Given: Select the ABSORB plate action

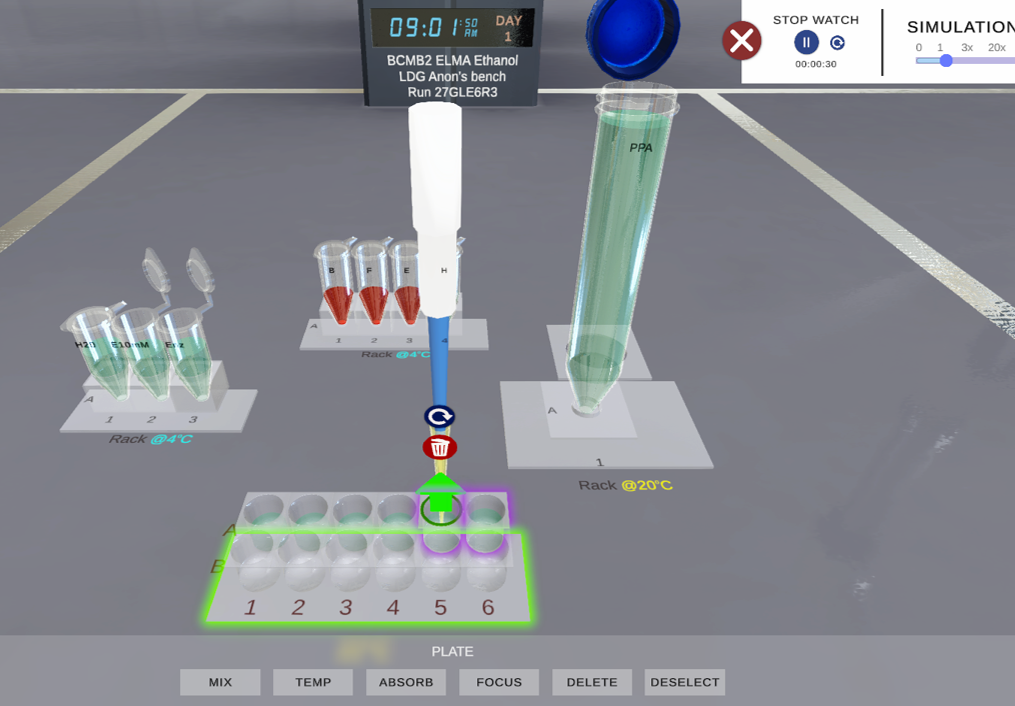Looking at the screenshot, I should pos(406,682).
